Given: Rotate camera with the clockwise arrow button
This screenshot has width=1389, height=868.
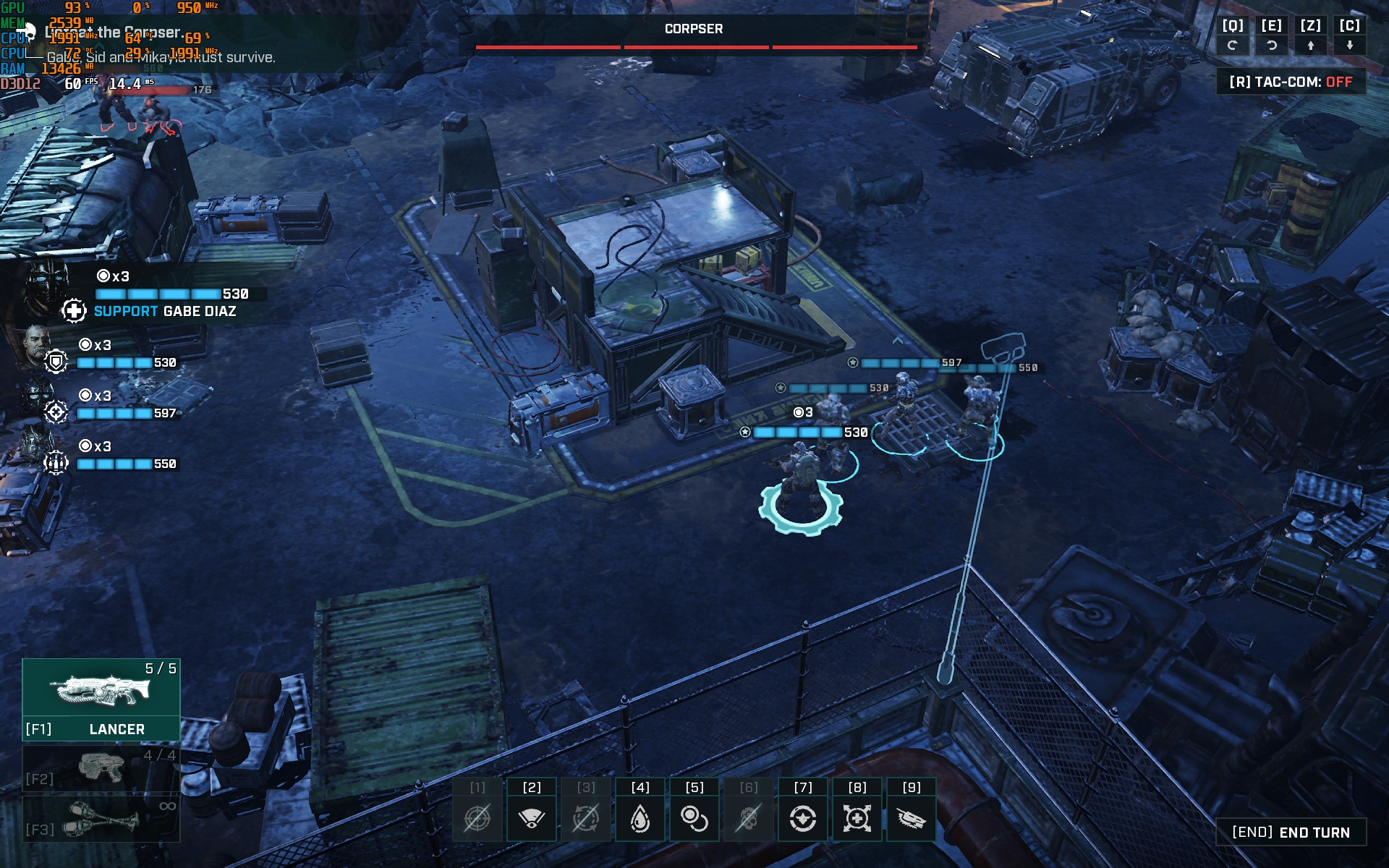Looking at the screenshot, I should [x=1233, y=45].
